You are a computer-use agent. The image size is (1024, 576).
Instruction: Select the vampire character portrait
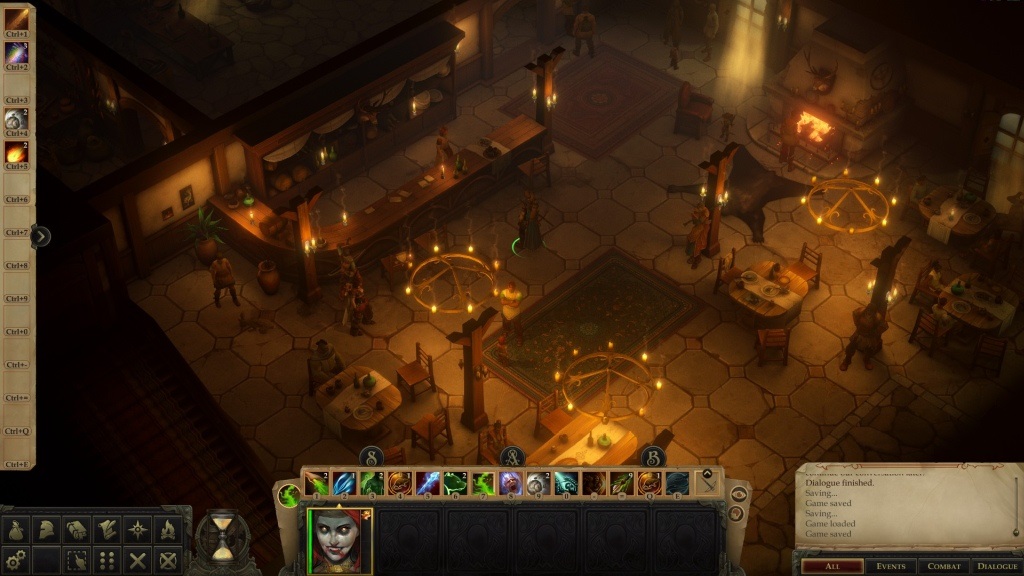point(339,541)
